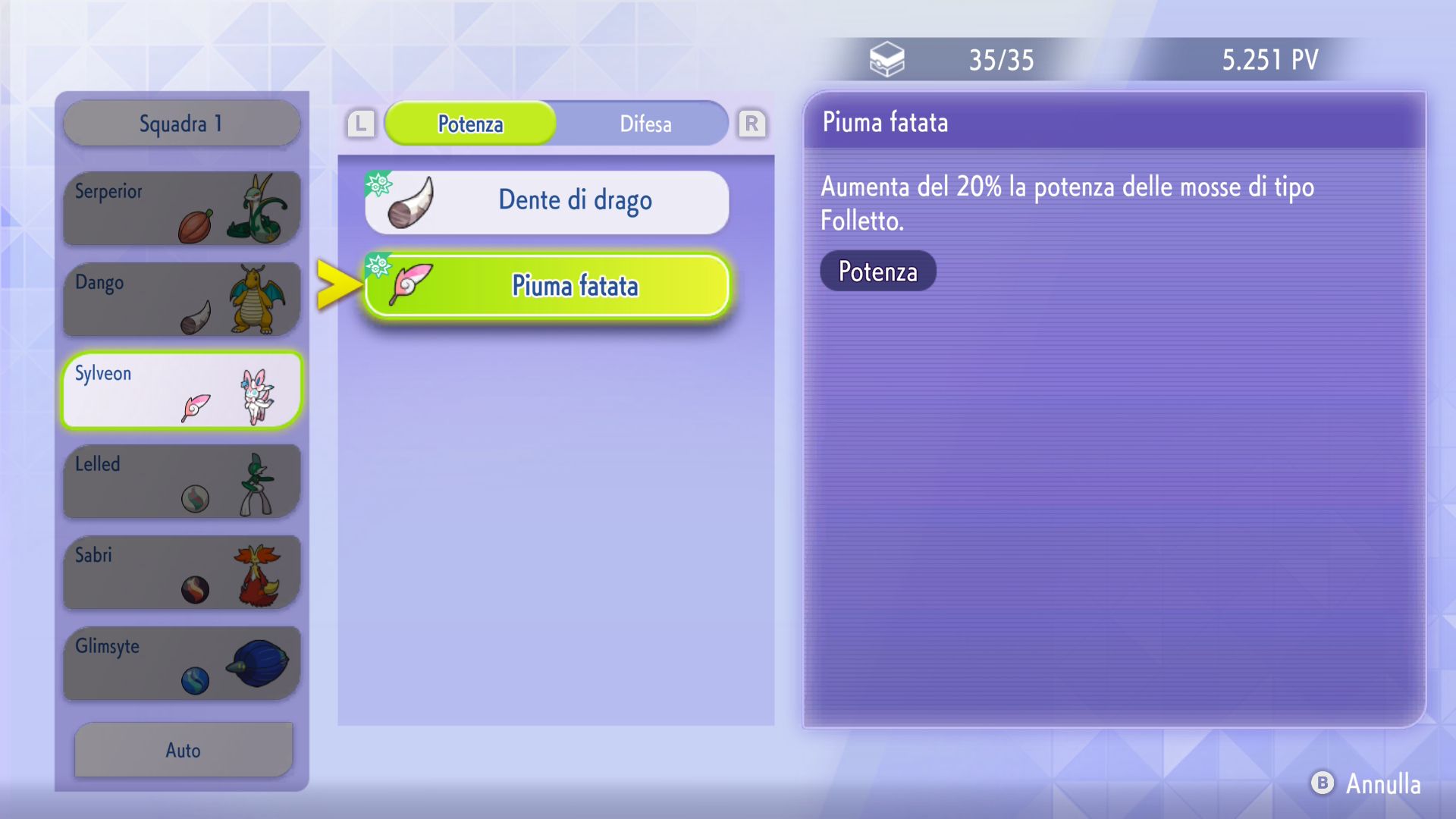The image size is (1456, 819).
Task: Choose Serperior in the team list
Action: pos(181,208)
